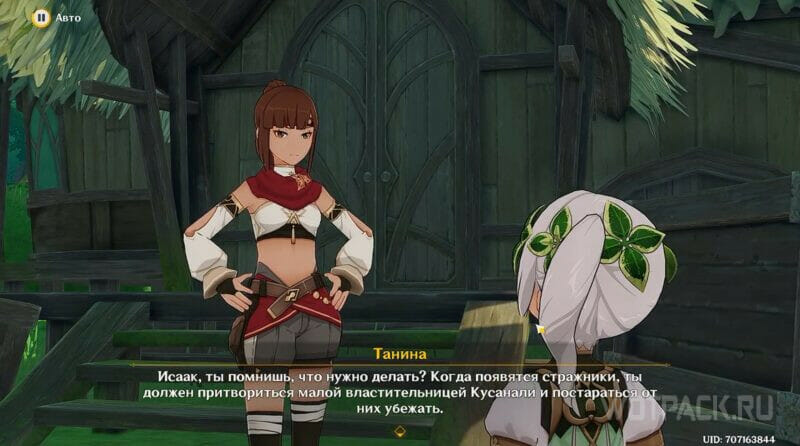The image size is (800, 446).
Task: Advance dialogue with the yellow diamond arrow
Action: pyautogui.click(x=400, y=432)
